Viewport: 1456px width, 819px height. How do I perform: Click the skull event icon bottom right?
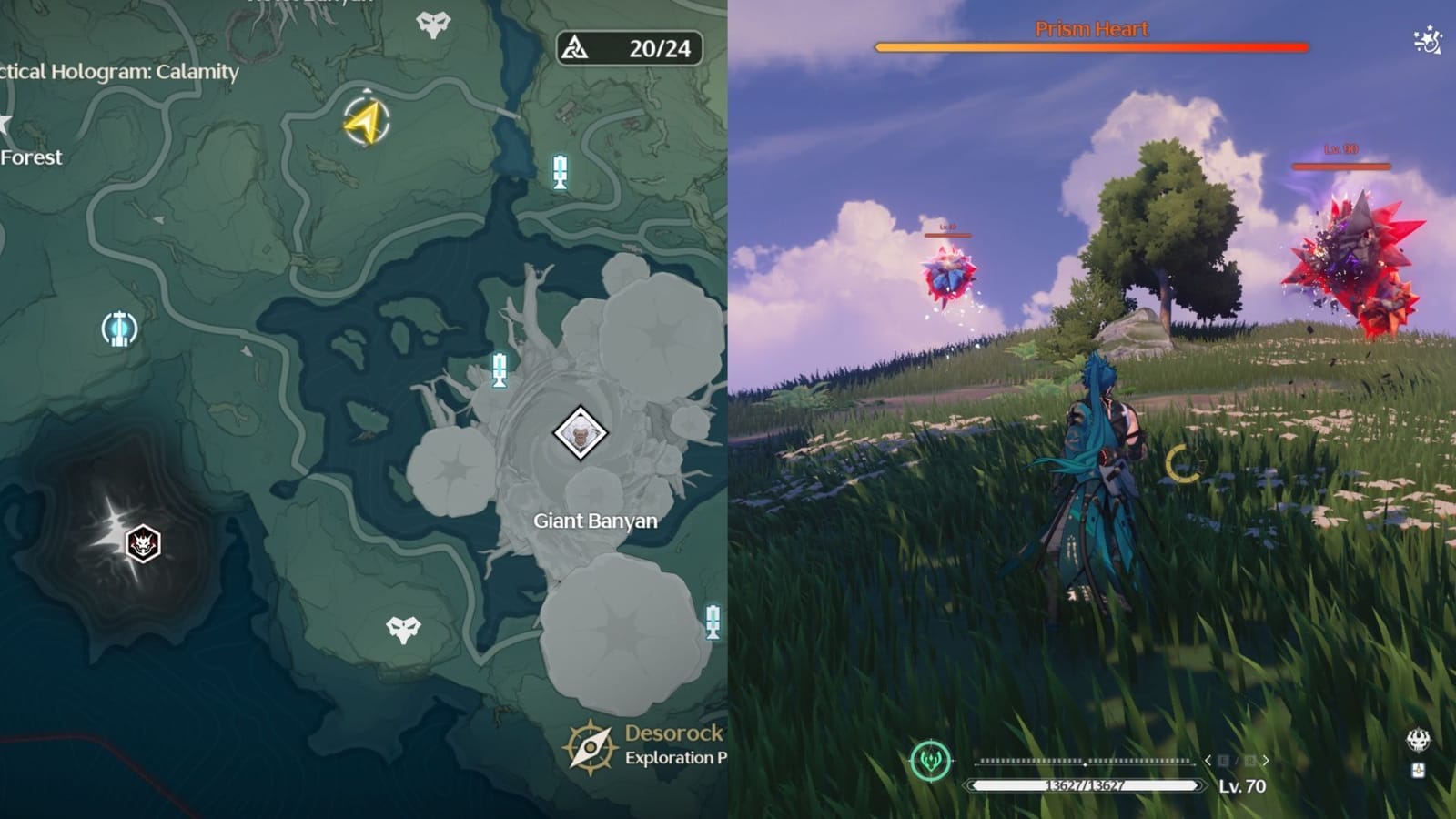point(1418,739)
